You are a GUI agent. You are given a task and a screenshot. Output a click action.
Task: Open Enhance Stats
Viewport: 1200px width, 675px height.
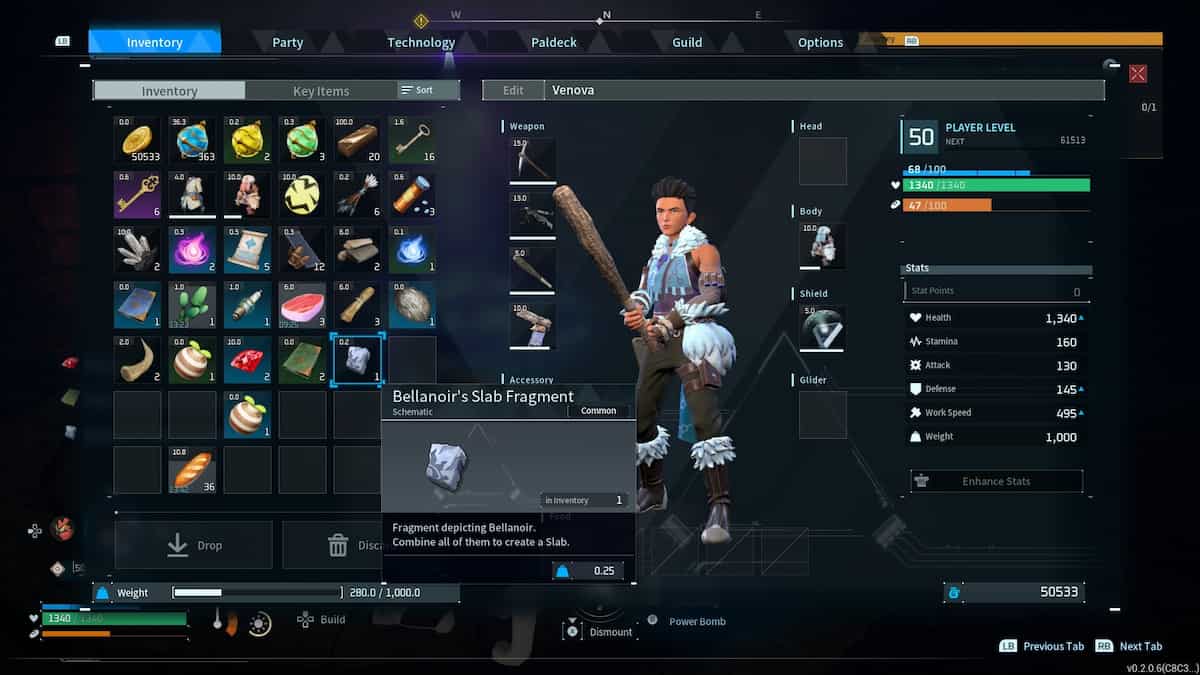tap(996, 481)
